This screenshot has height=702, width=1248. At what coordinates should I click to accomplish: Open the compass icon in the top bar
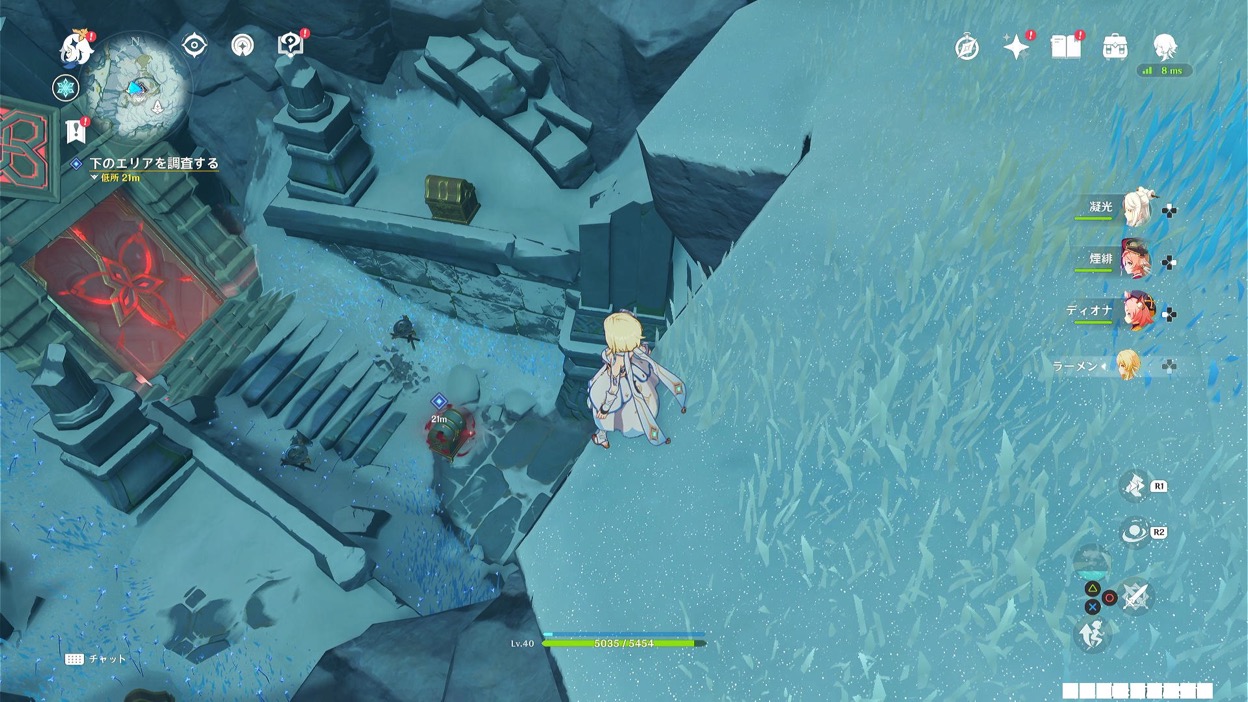click(967, 47)
